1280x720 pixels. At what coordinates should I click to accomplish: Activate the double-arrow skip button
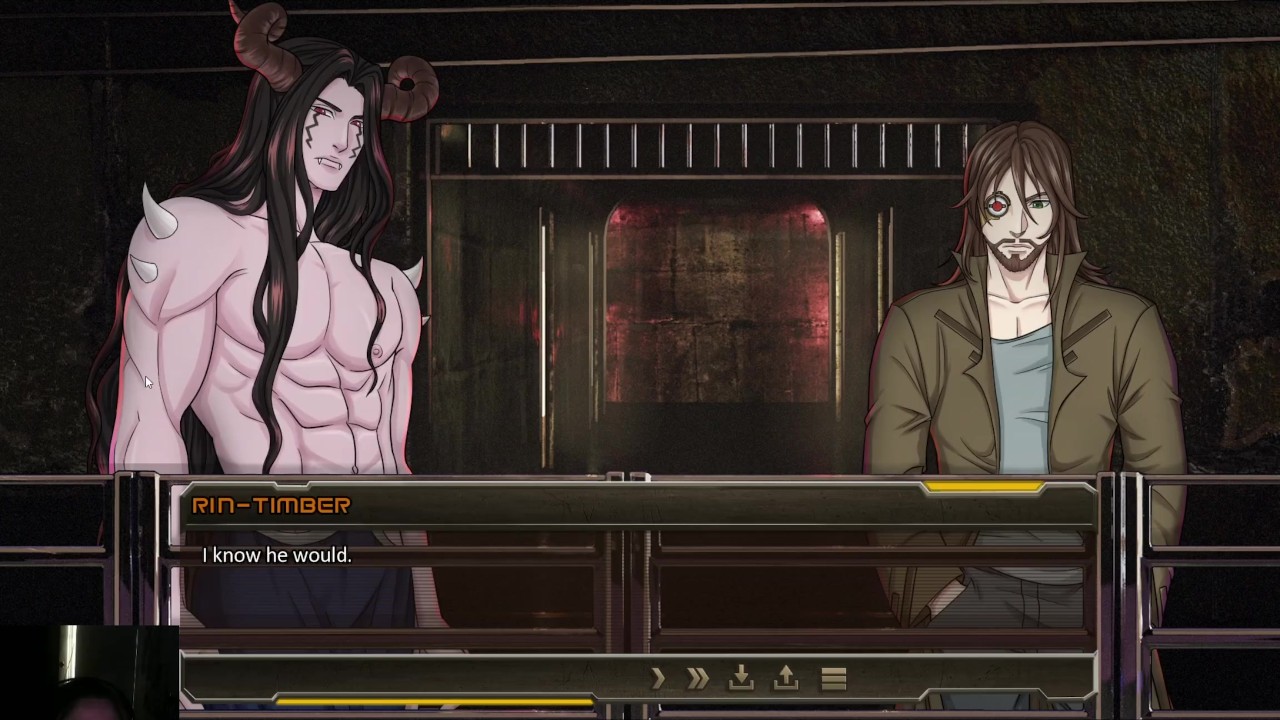tap(698, 679)
